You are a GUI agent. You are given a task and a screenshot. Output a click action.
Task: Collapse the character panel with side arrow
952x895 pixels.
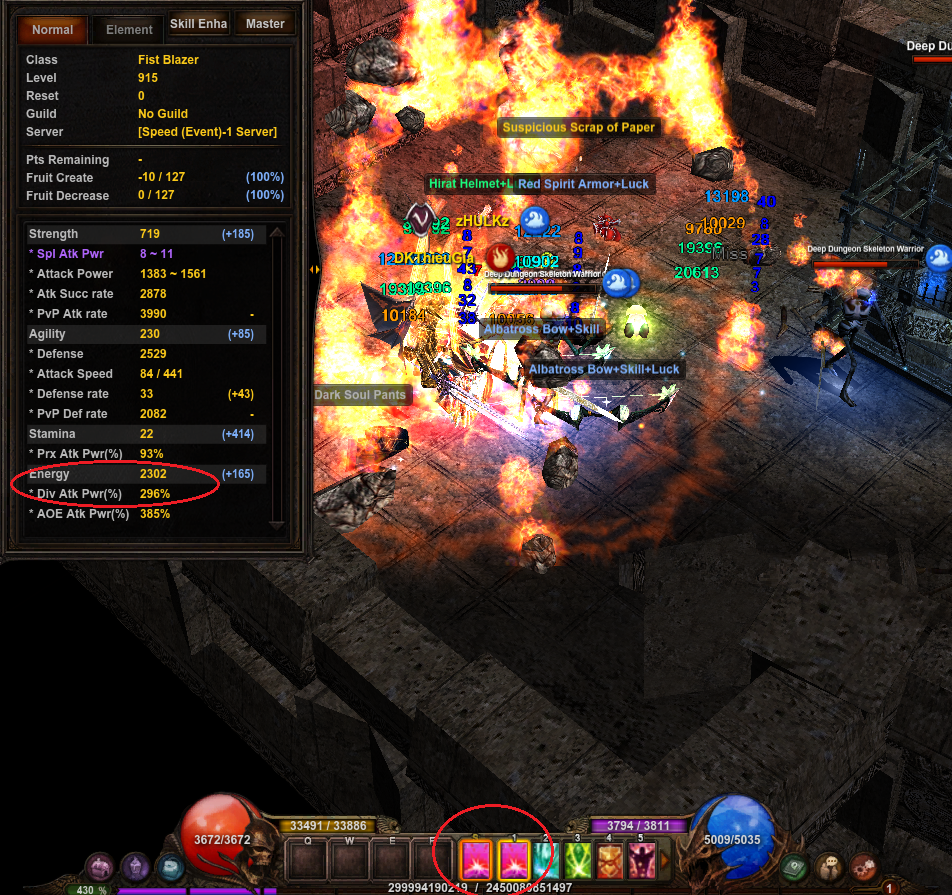[314, 268]
